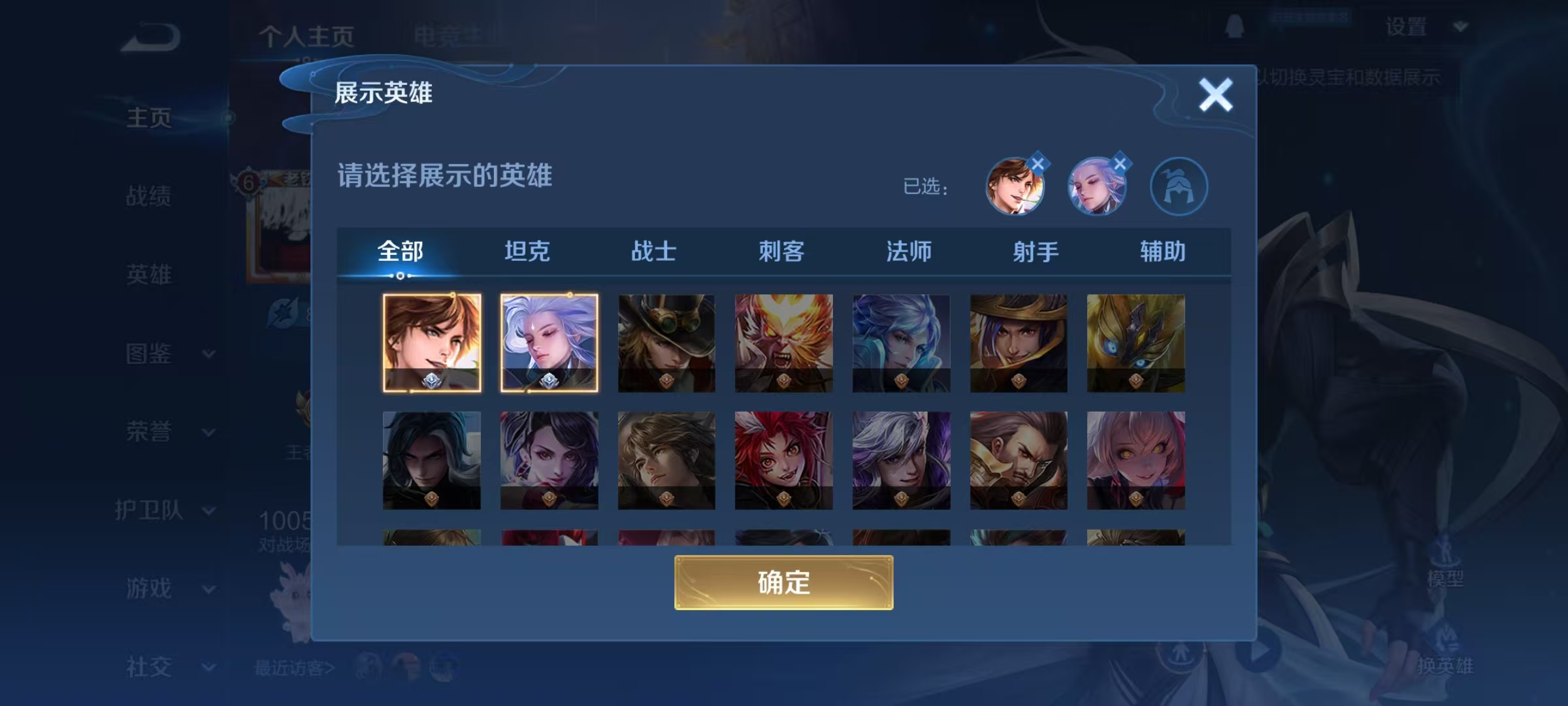Select the fiery Sun Wukong hero portrait
The image size is (1568, 706).
pyautogui.click(x=783, y=345)
